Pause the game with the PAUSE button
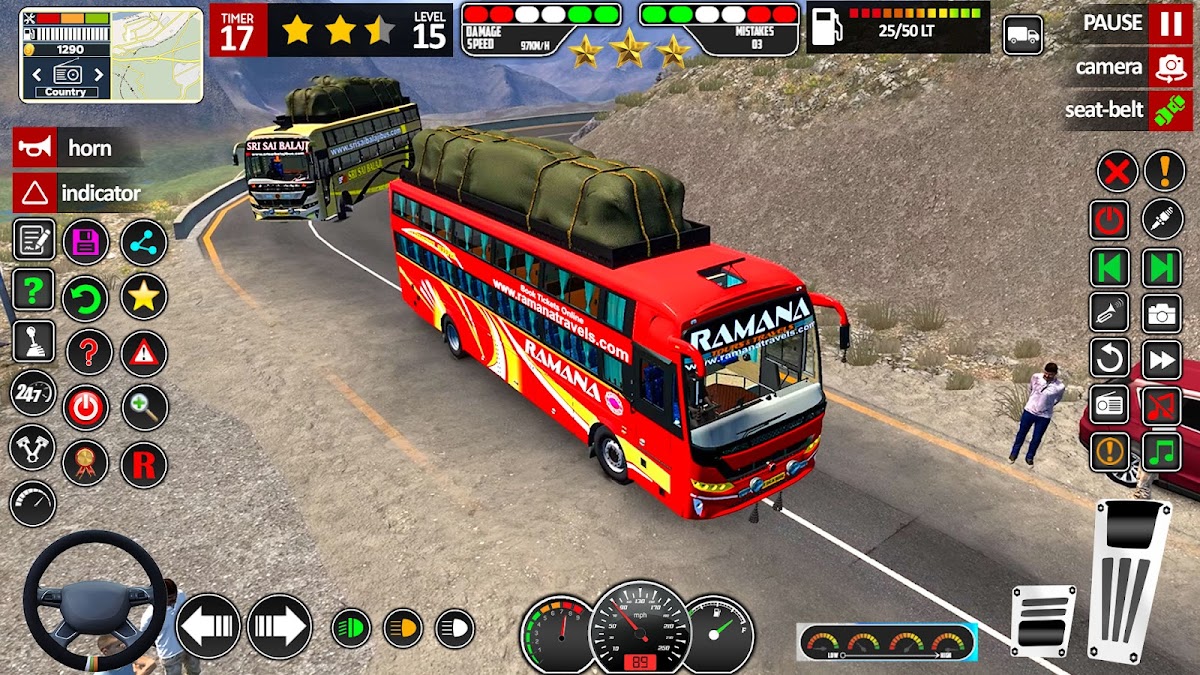 (x=1169, y=23)
